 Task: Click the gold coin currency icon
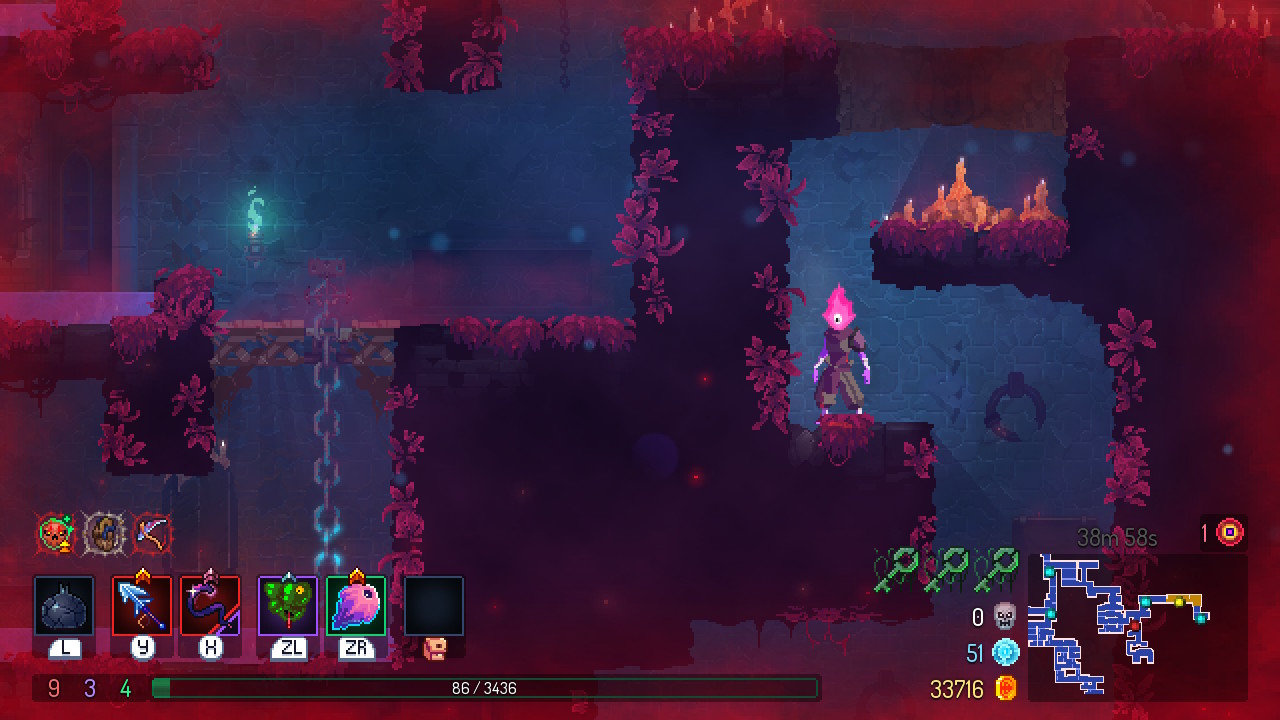coord(1006,688)
